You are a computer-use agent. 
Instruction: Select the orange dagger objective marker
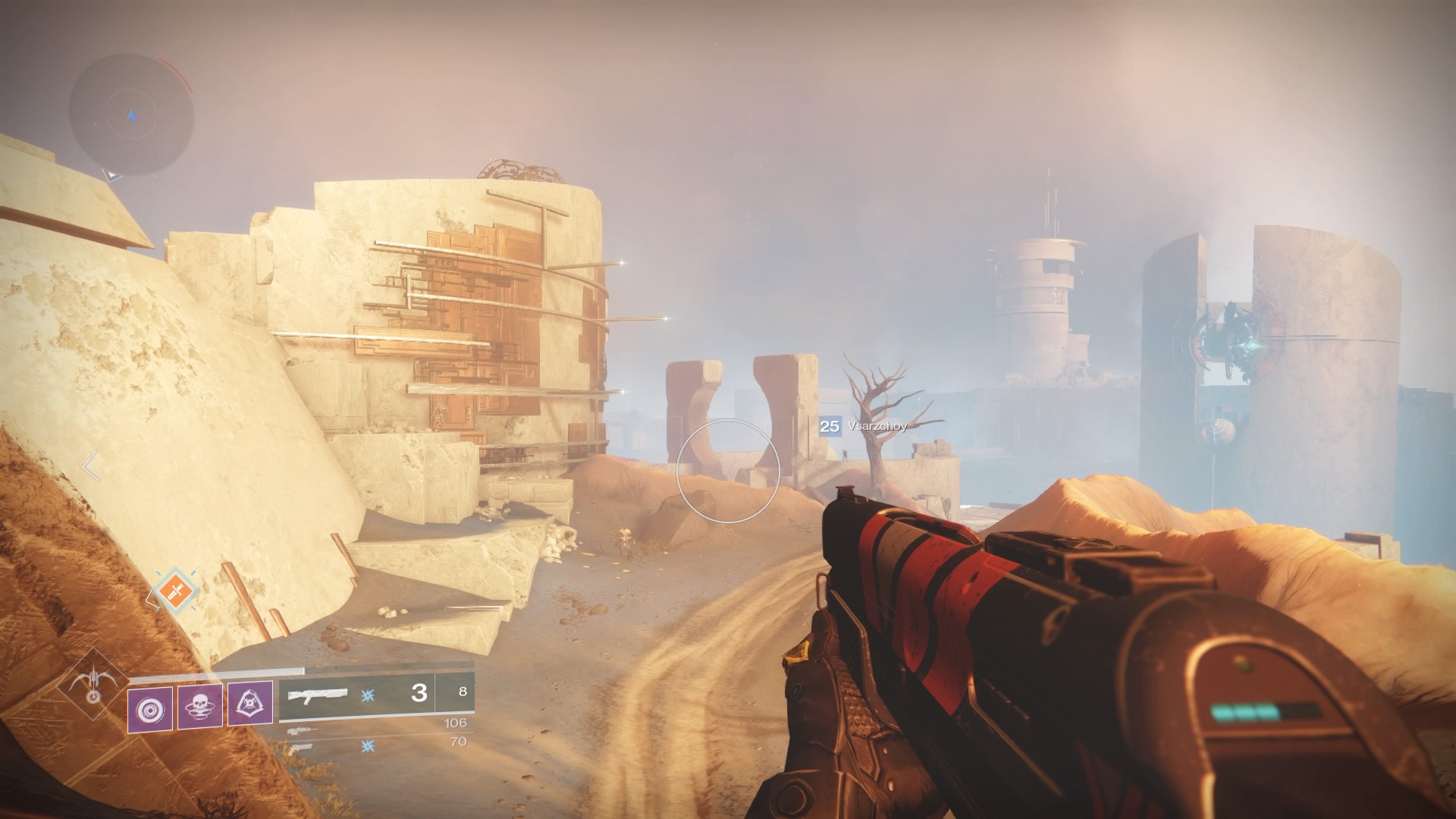click(177, 591)
